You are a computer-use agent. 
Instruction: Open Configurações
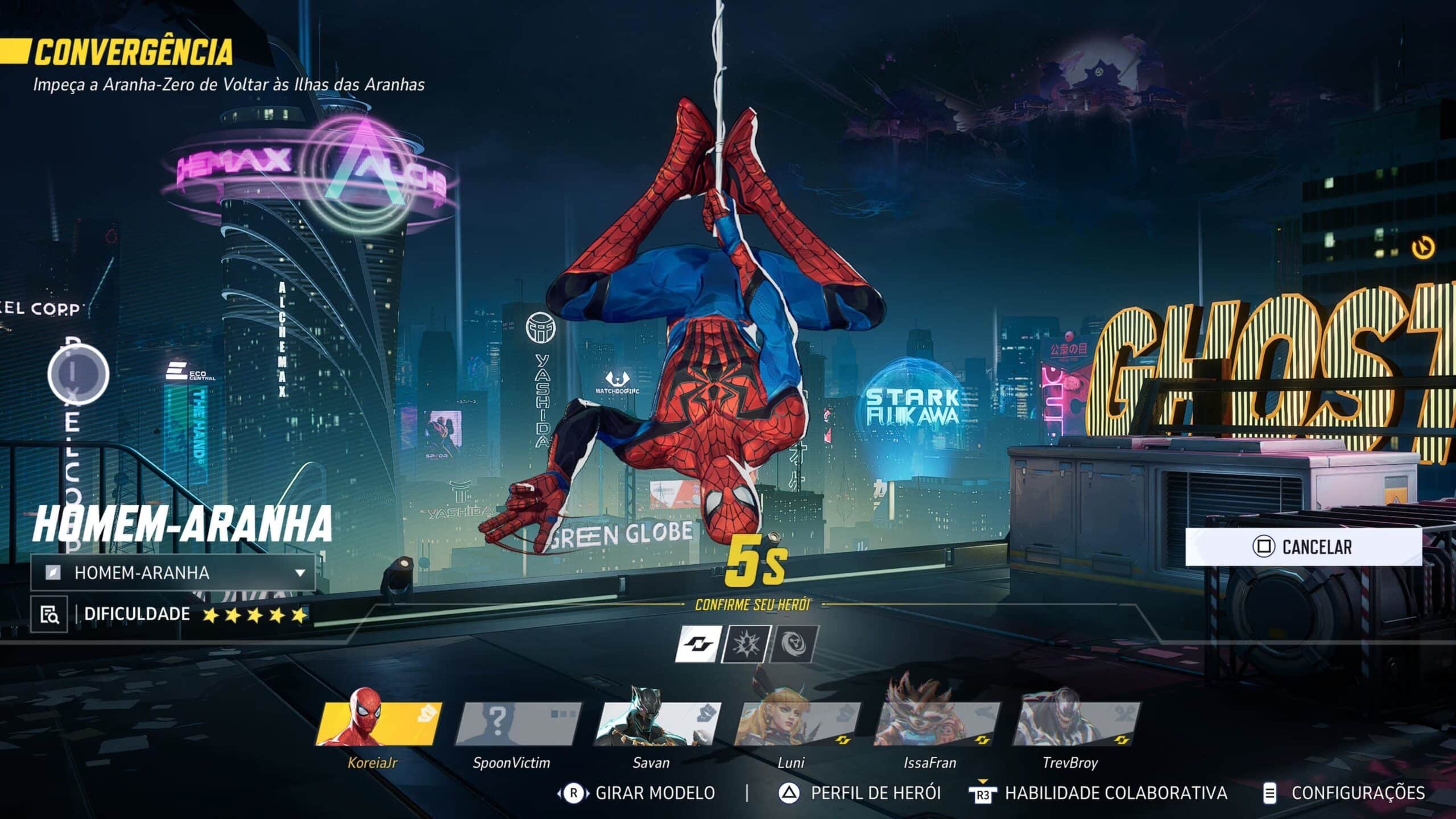(x=1345, y=793)
